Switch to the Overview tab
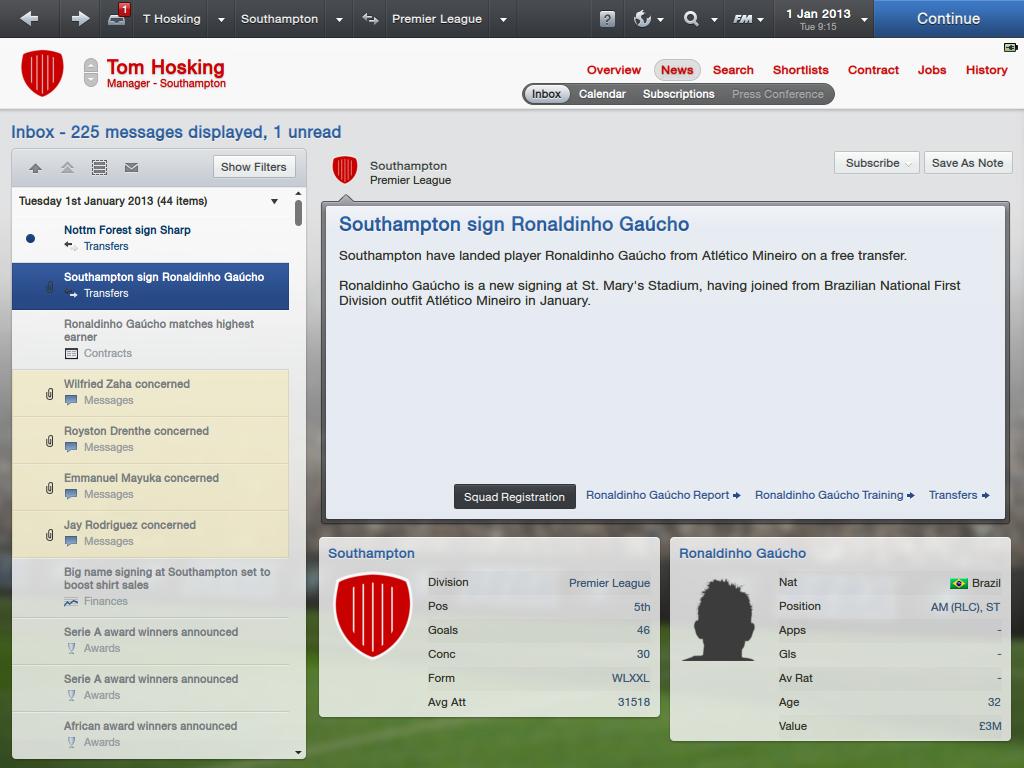This screenshot has height=768, width=1024. tap(613, 70)
